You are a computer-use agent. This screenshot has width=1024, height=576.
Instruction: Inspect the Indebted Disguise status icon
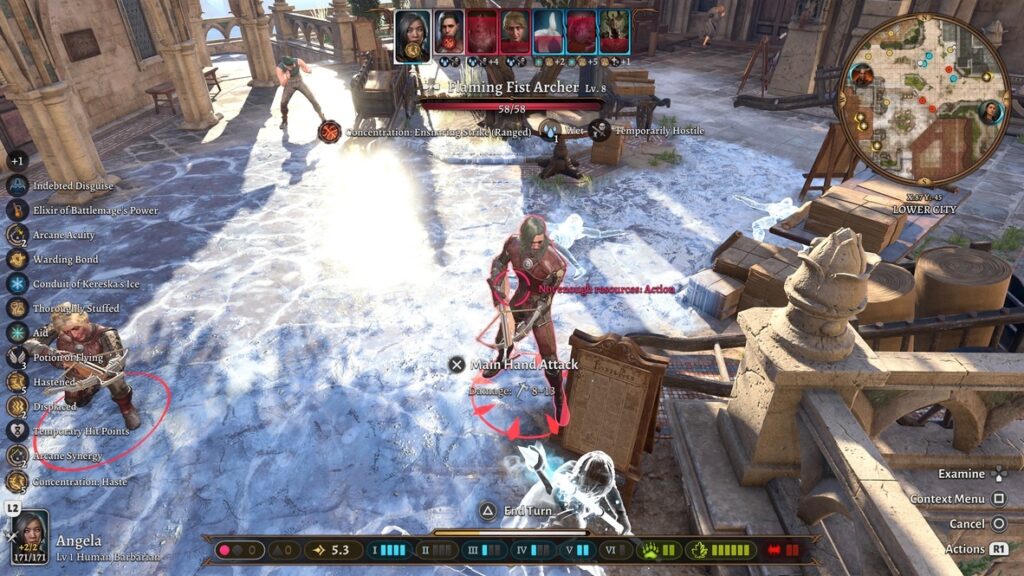(17, 186)
